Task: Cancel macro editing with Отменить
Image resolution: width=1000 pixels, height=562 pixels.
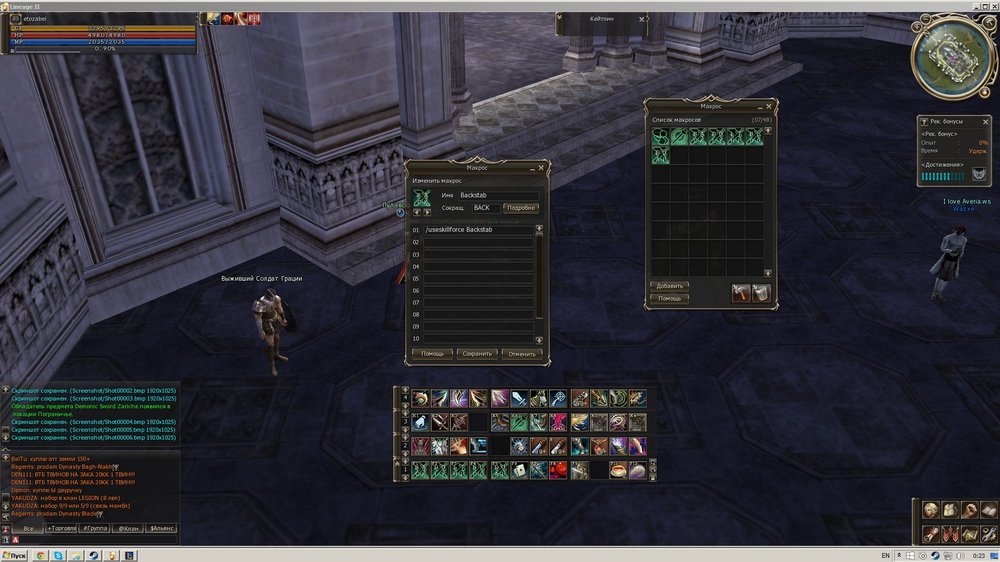Action: coord(522,353)
